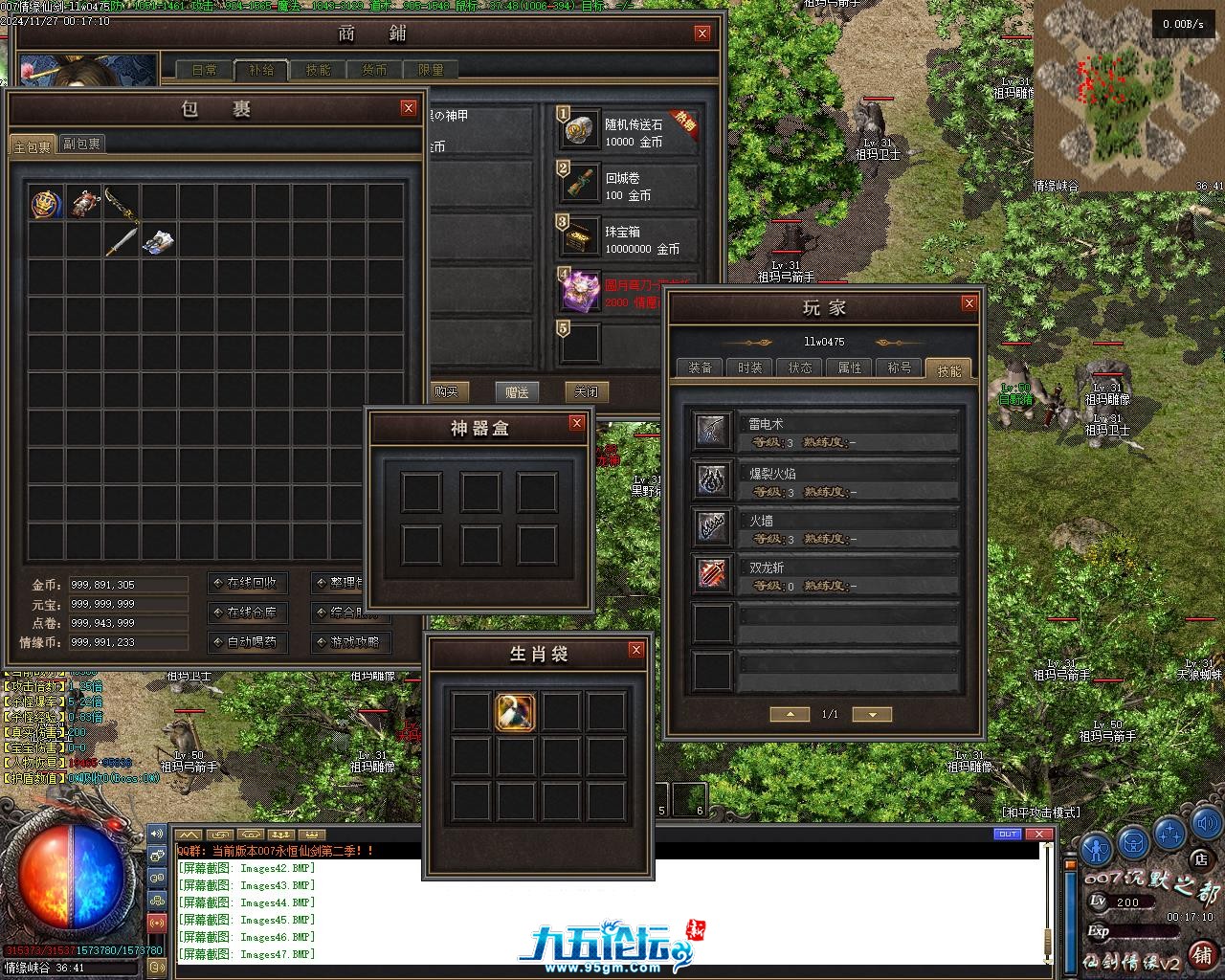The image size is (1225, 980).
Task: Switch to the 装备 player tab
Action: click(x=701, y=367)
